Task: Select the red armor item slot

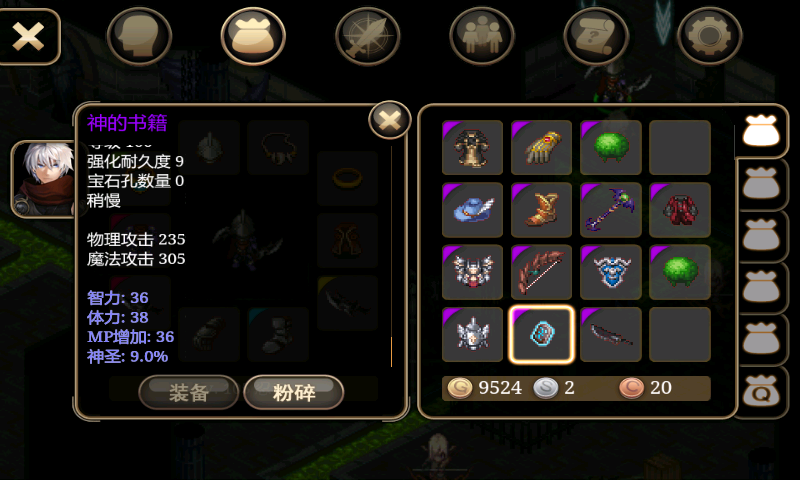Action: click(680, 210)
